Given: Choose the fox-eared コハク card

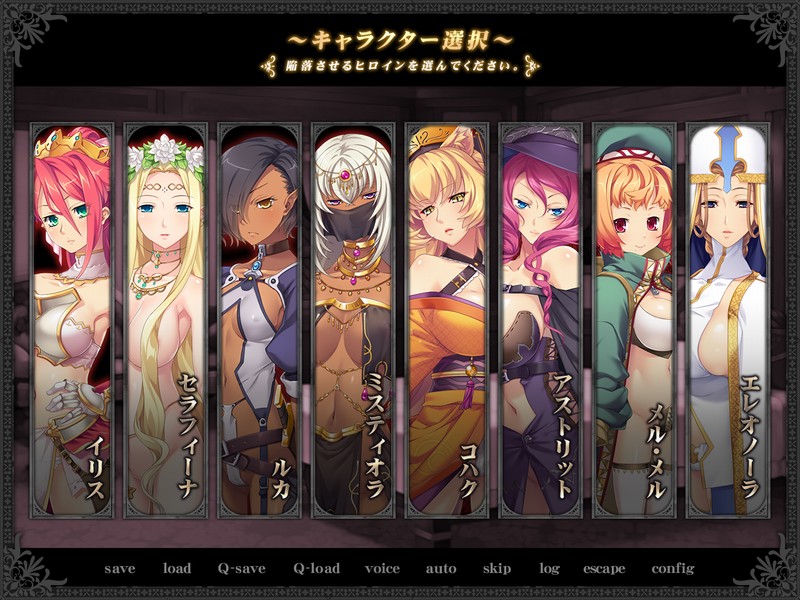Looking at the screenshot, I should [446, 320].
